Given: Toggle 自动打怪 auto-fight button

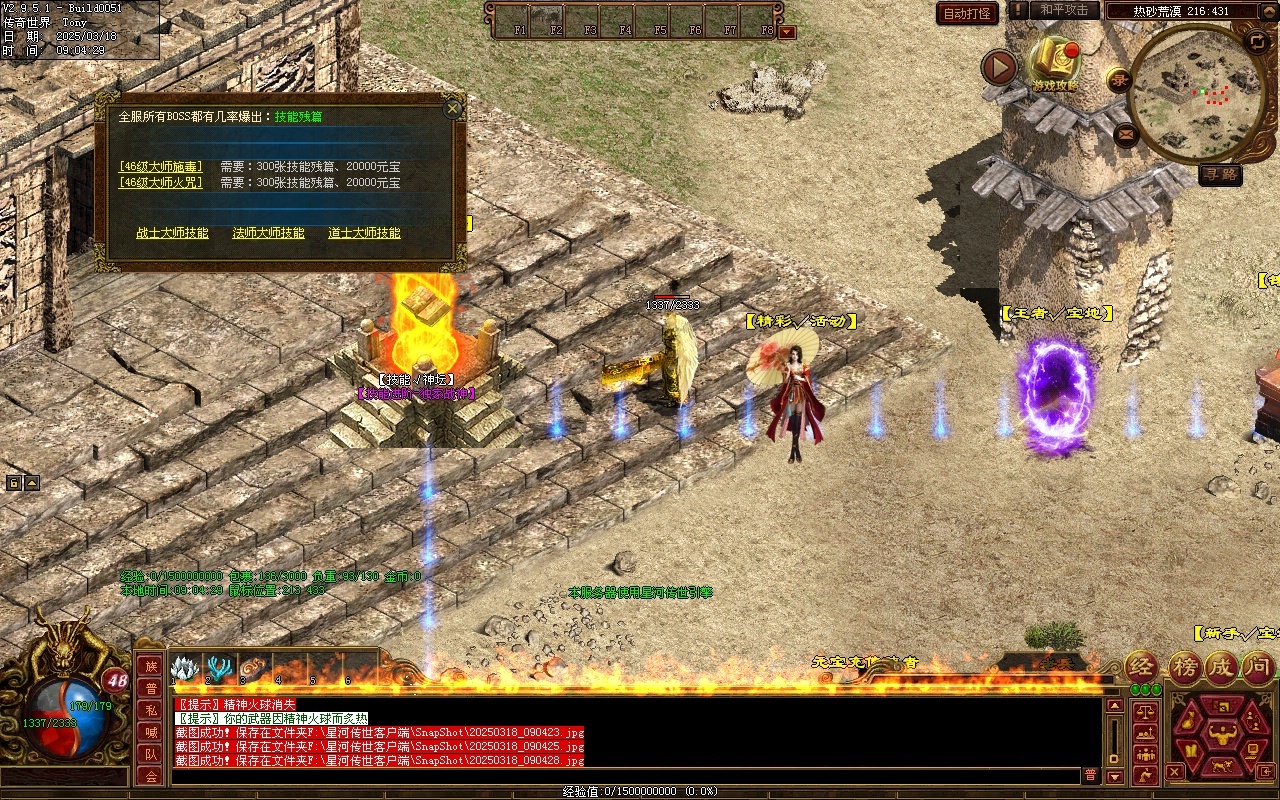Looking at the screenshot, I should [967, 14].
